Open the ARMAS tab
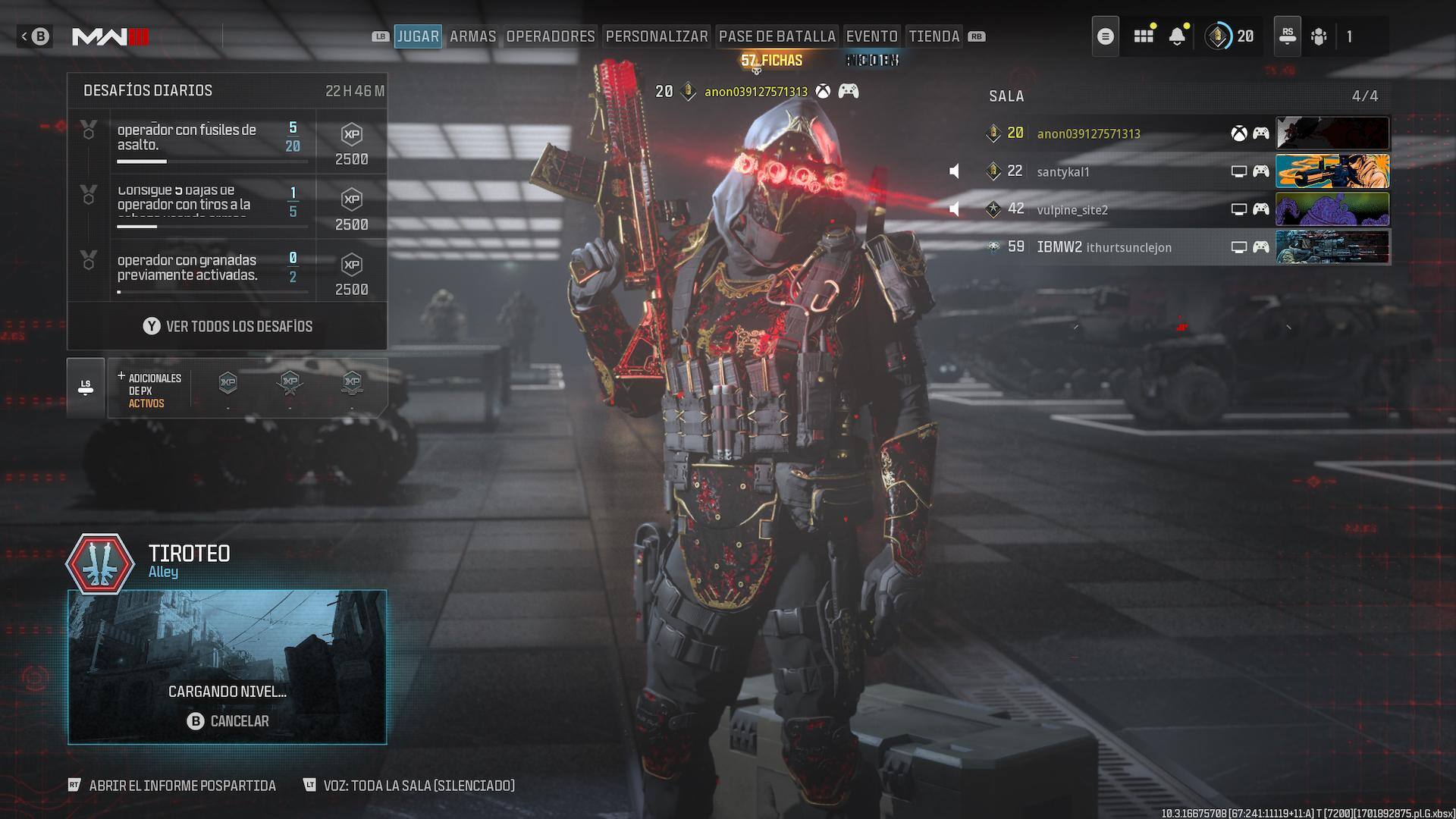This screenshot has width=1456, height=819. tap(472, 36)
